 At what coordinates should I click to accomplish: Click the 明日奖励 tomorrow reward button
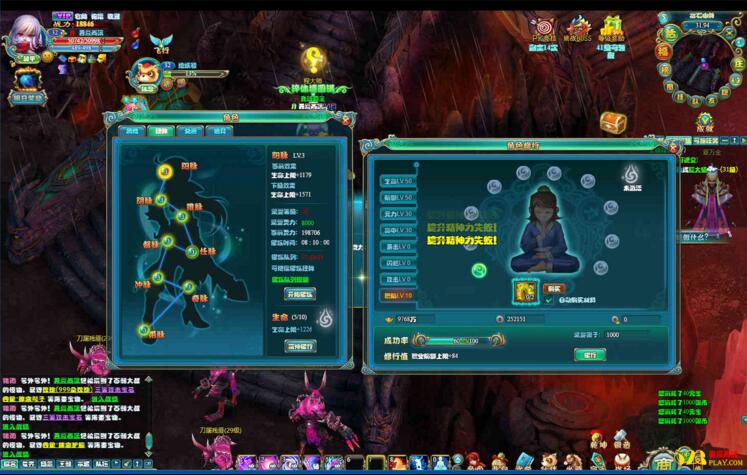[x=27, y=98]
